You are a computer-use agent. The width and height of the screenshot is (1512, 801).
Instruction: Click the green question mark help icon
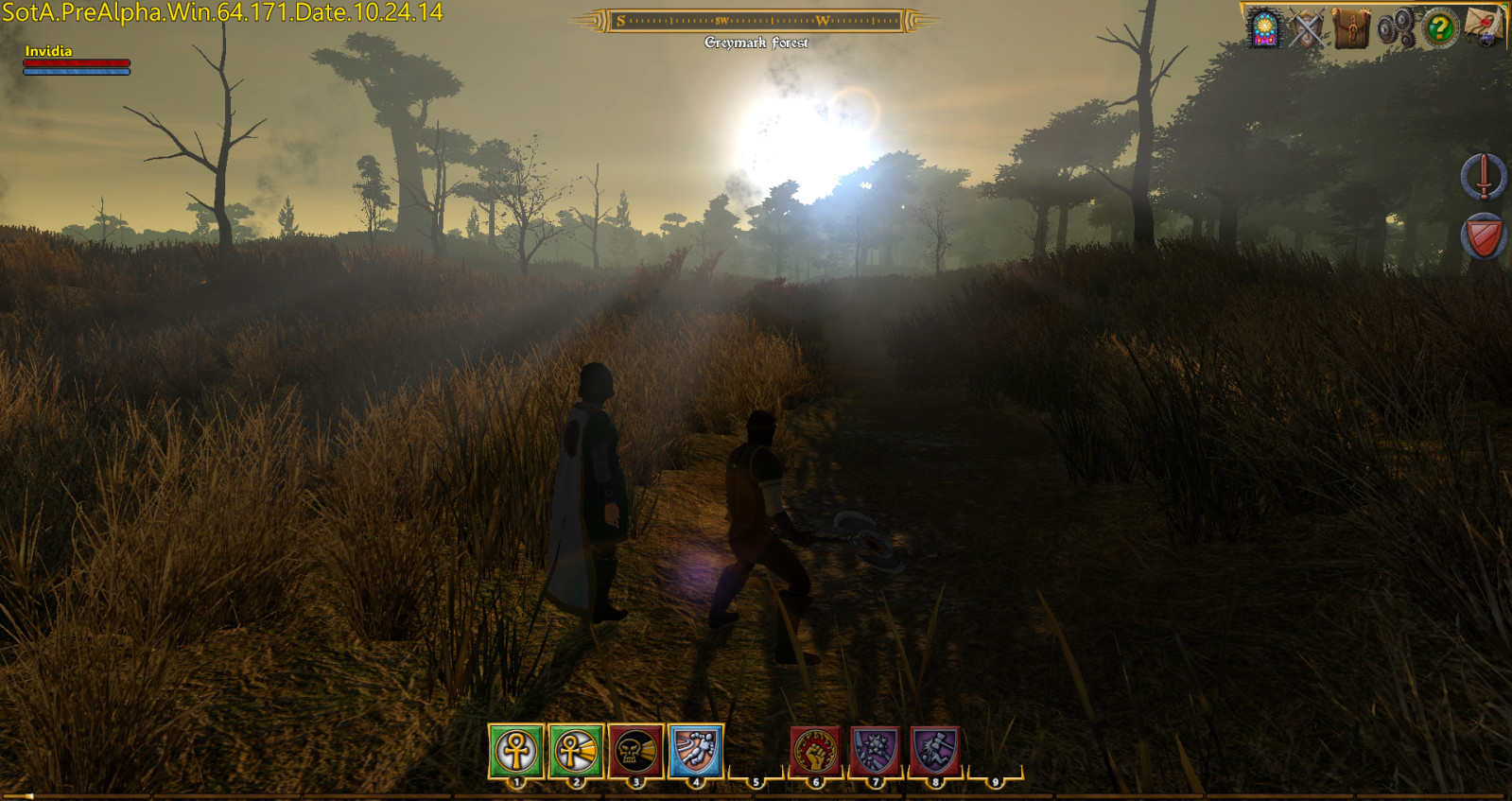pyautogui.click(x=1439, y=26)
